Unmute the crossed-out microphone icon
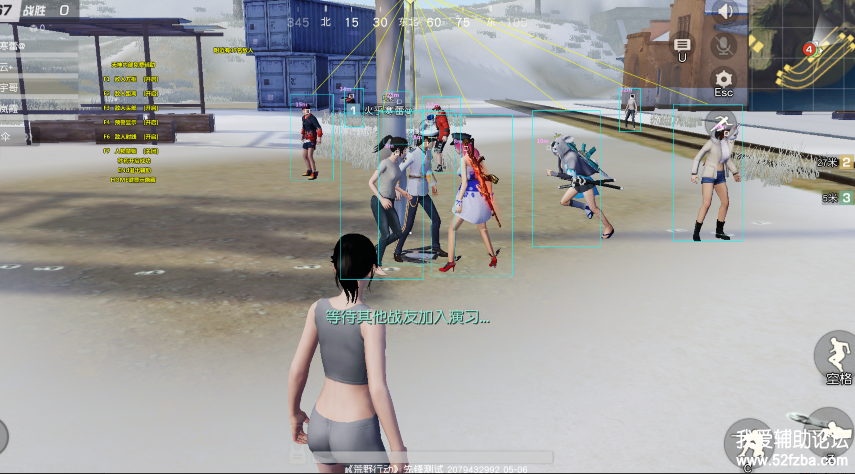The height and width of the screenshot is (474, 855). pos(721,46)
